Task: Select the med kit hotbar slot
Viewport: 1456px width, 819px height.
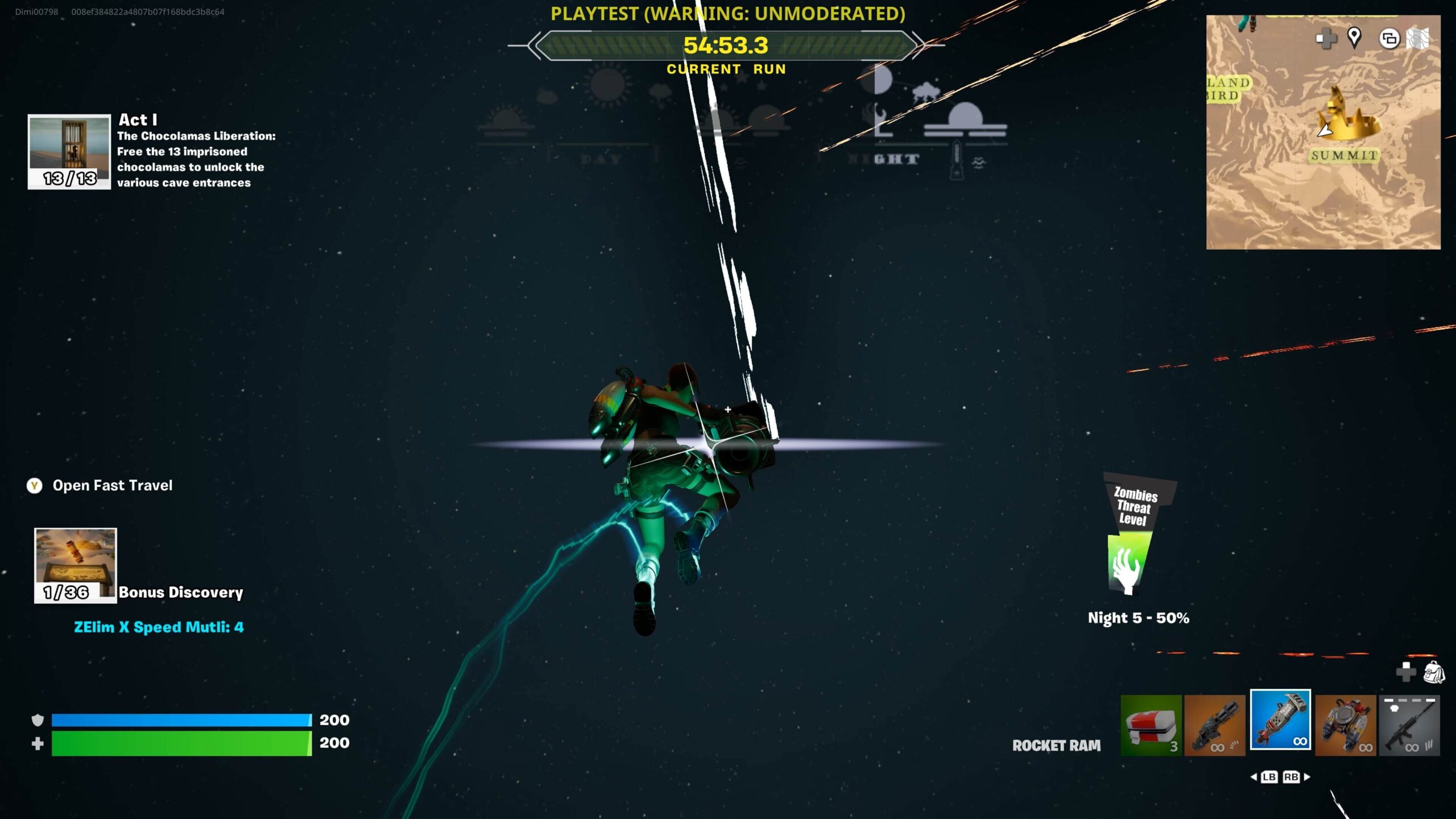Action: [1151, 725]
